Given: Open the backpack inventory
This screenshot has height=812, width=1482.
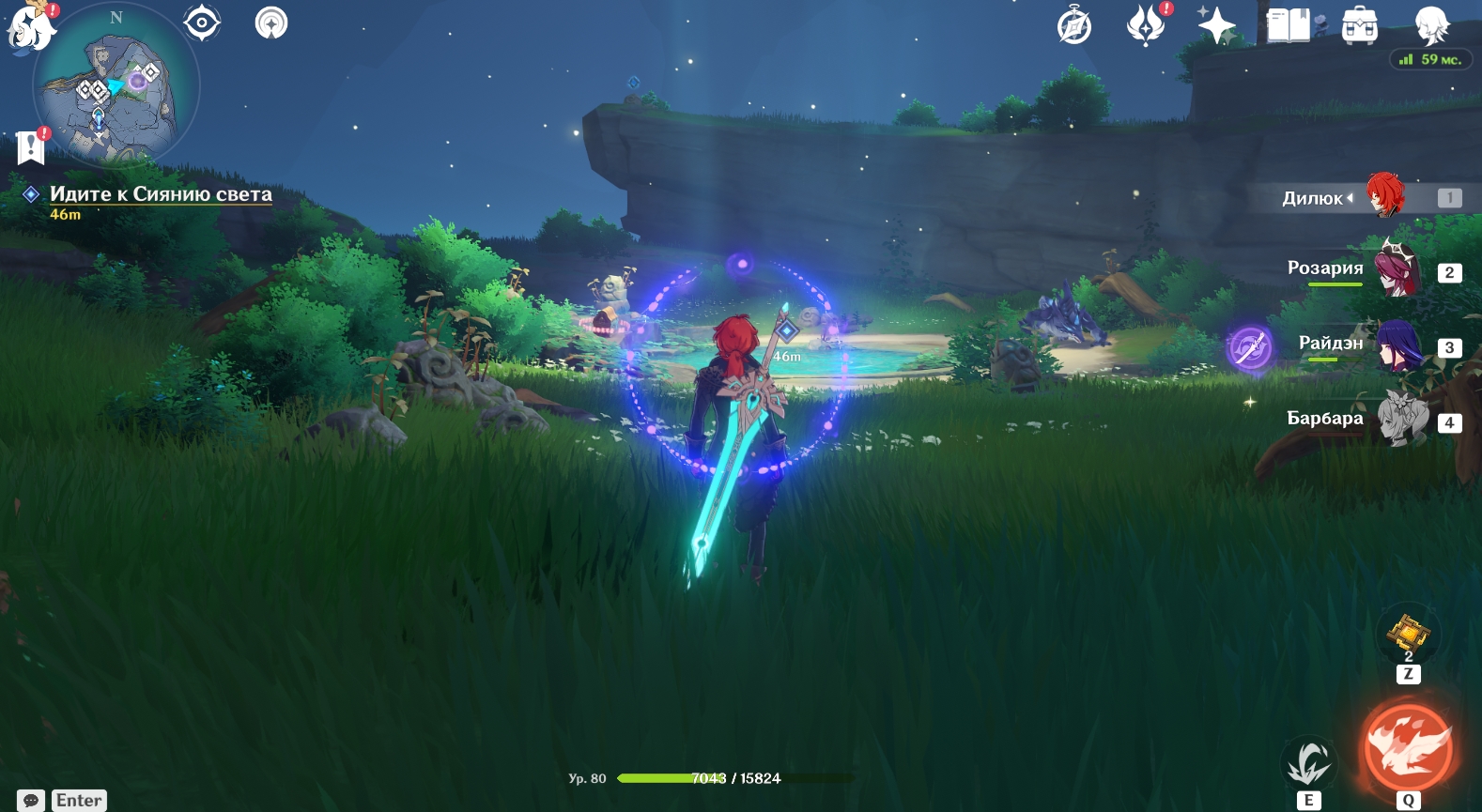Looking at the screenshot, I should 1359,25.
